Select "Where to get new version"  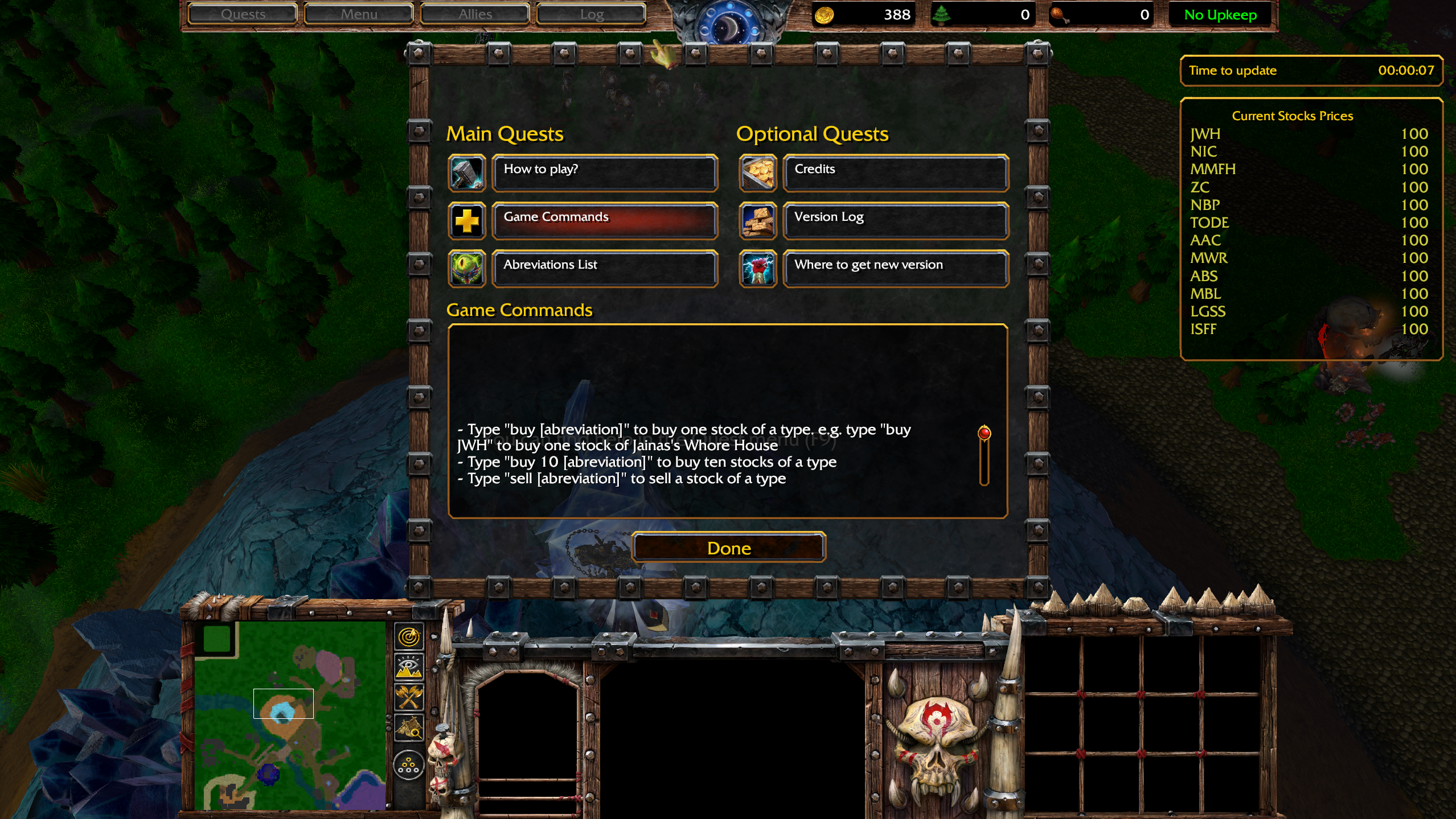[895, 268]
